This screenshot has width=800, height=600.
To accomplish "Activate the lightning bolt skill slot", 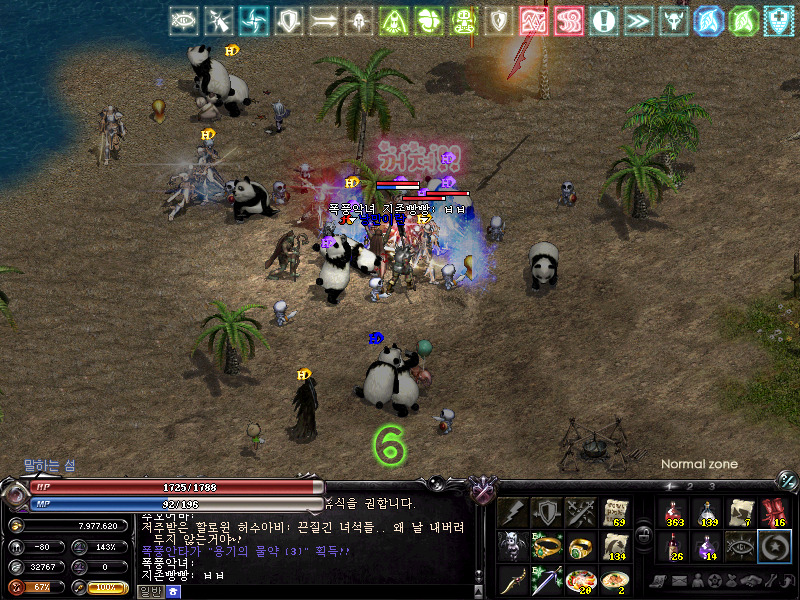I will (x=514, y=512).
